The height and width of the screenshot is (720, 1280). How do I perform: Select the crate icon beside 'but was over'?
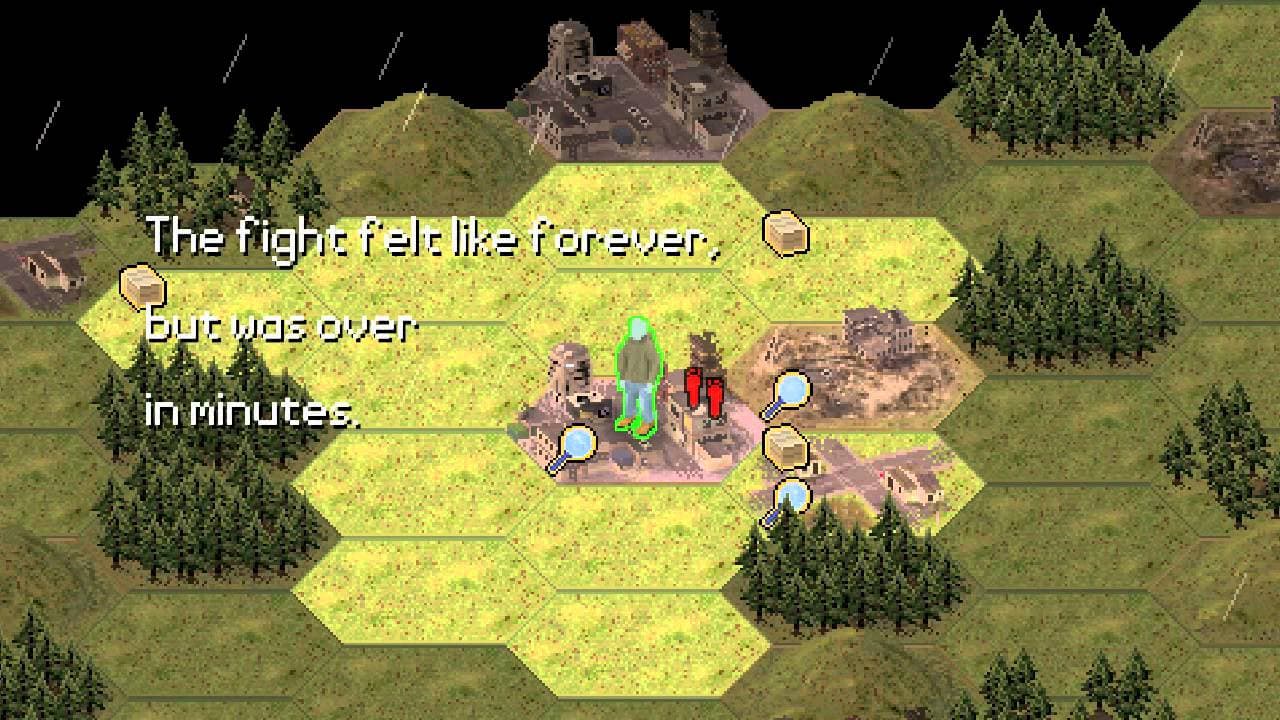pyautogui.click(x=142, y=288)
